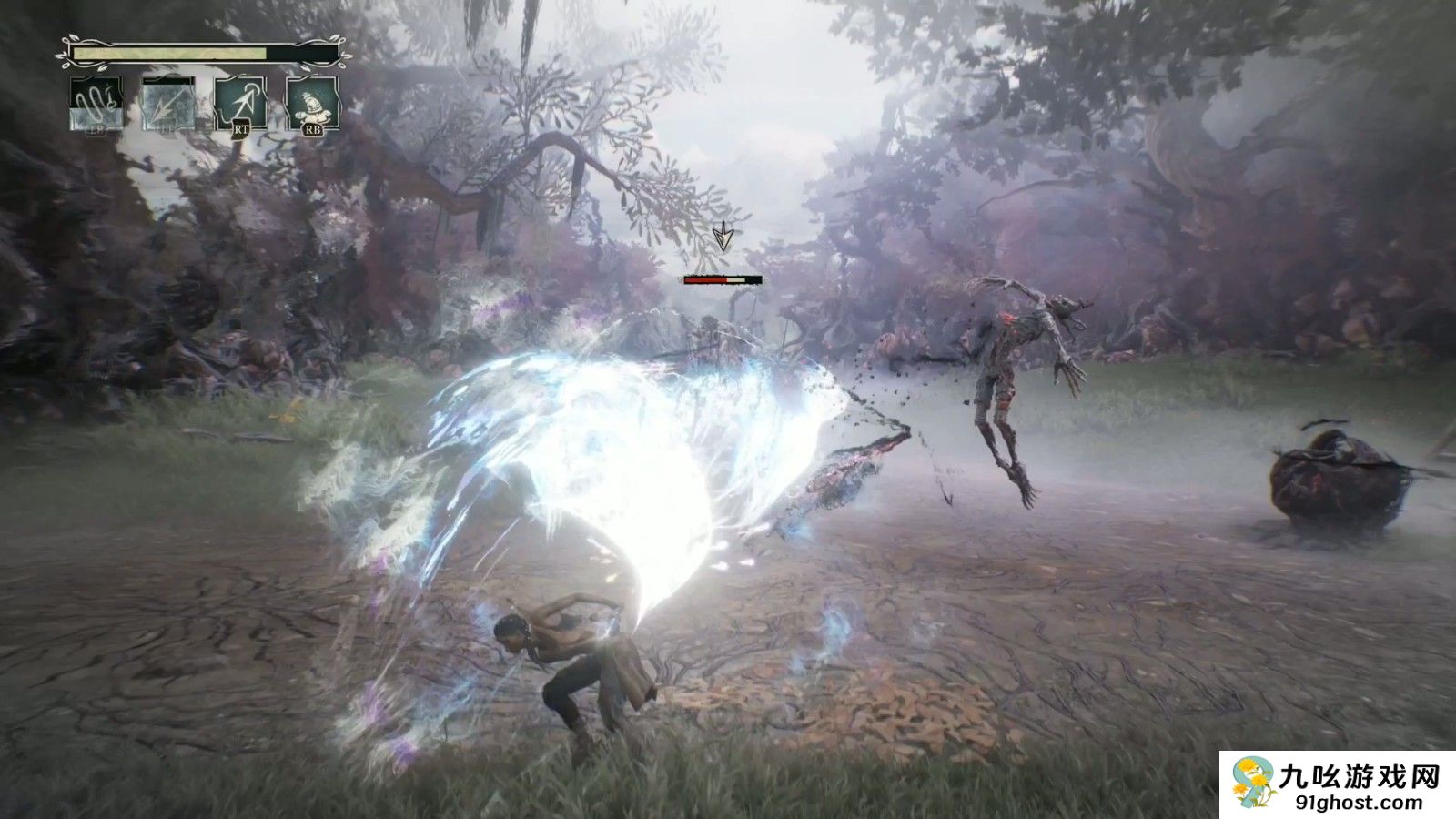Click the LB button prompt label

(97, 130)
